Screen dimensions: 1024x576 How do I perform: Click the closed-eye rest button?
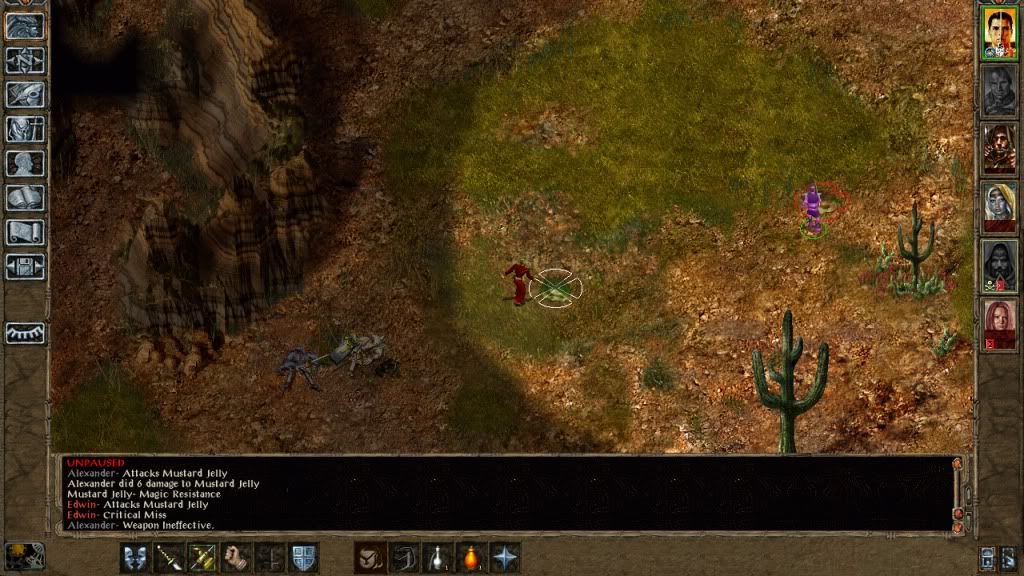click(x=25, y=332)
